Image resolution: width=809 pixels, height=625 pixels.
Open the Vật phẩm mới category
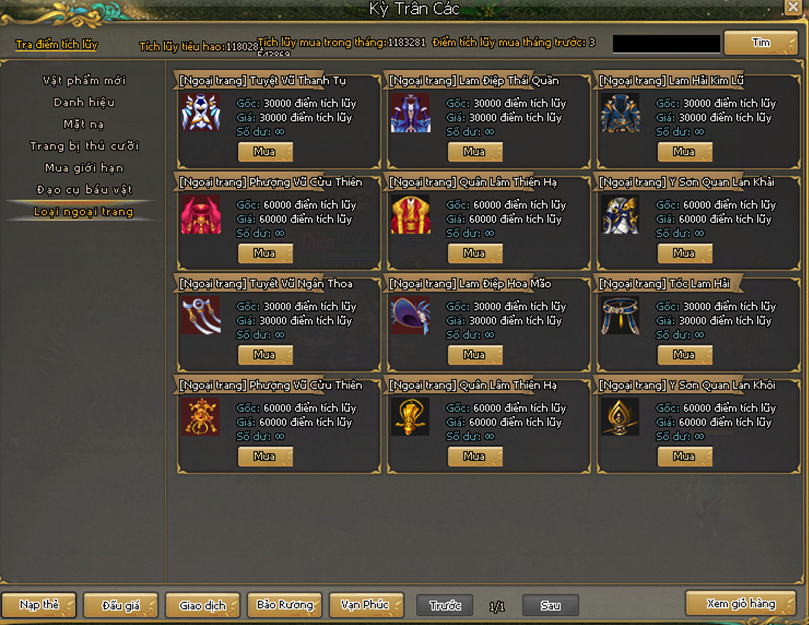tap(84, 80)
